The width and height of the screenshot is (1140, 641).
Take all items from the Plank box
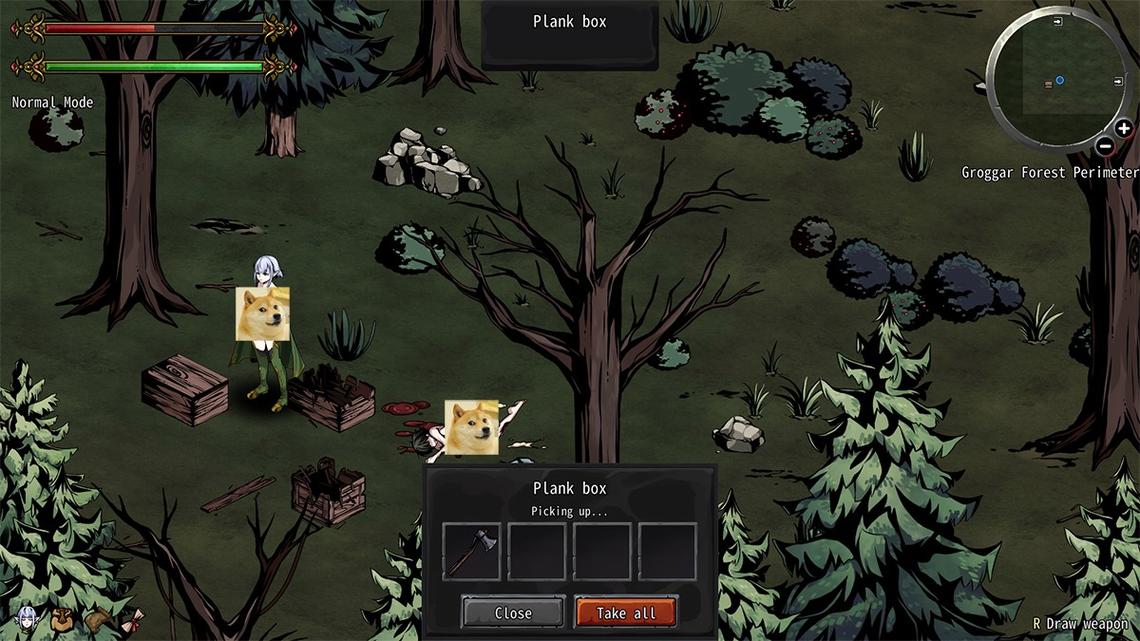click(x=626, y=612)
